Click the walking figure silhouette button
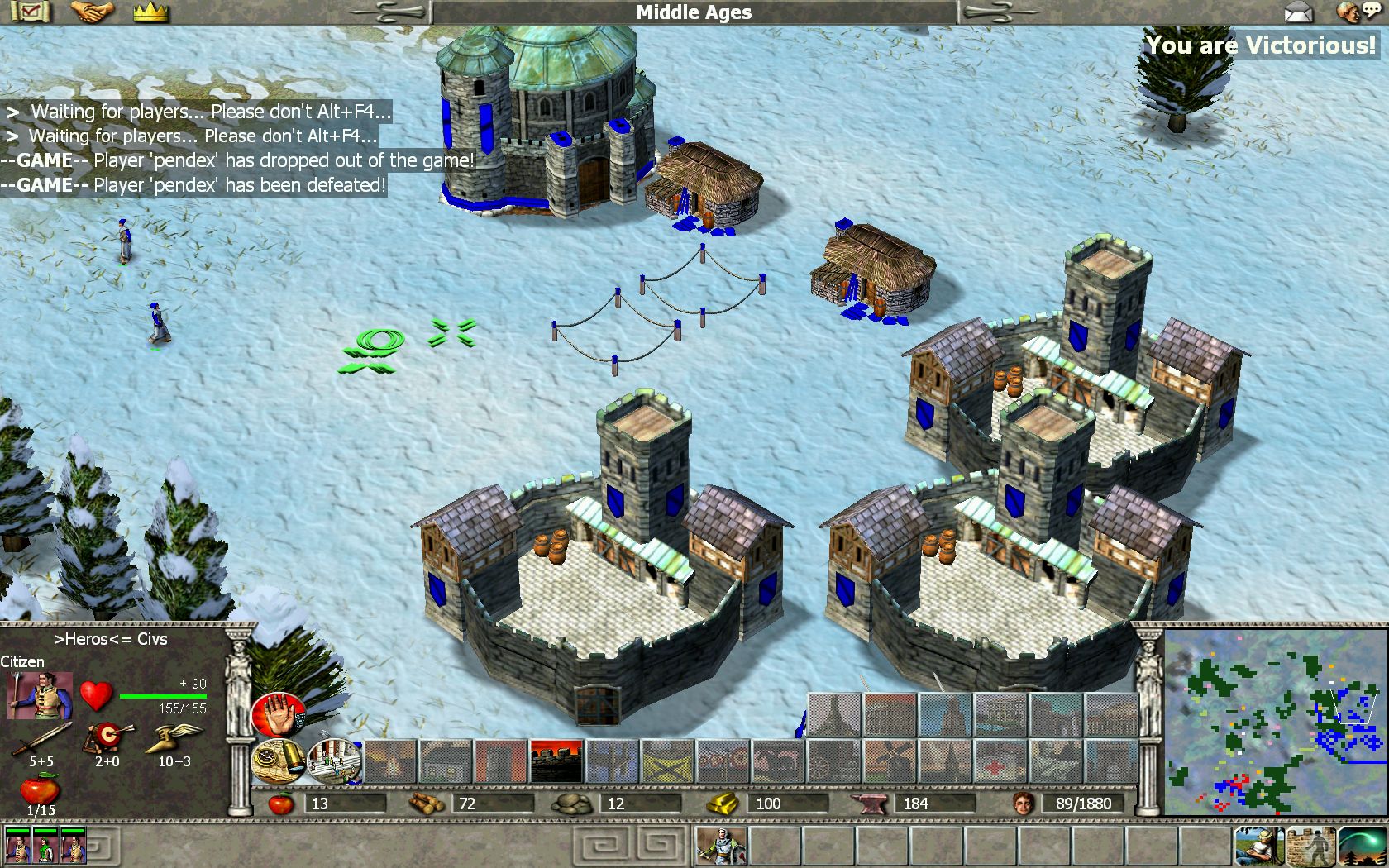Image resolution: width=1389 pixels, height=868 pixels. 1310,847
